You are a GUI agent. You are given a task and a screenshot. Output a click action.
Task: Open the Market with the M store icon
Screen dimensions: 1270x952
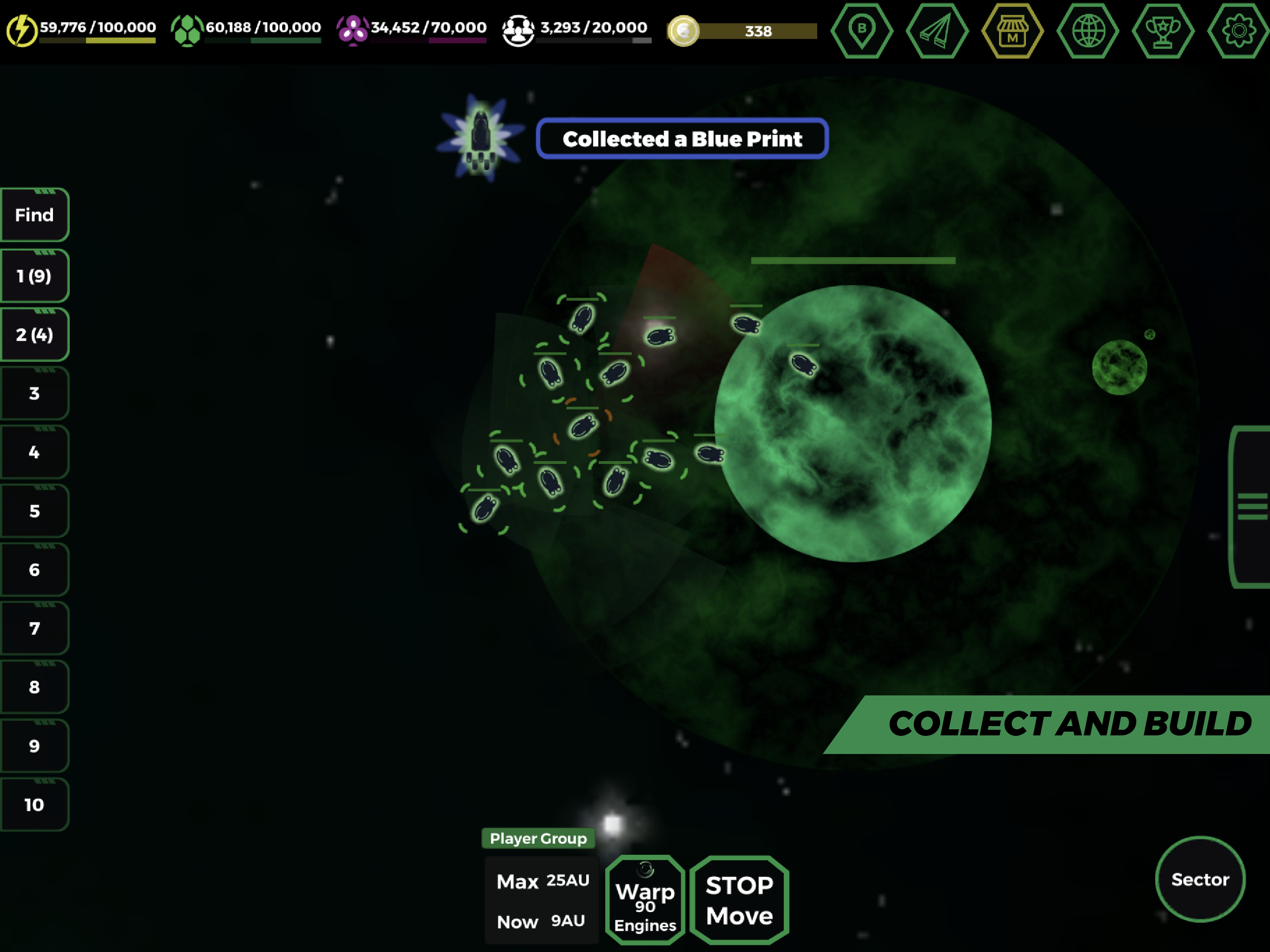(1013, 32)
